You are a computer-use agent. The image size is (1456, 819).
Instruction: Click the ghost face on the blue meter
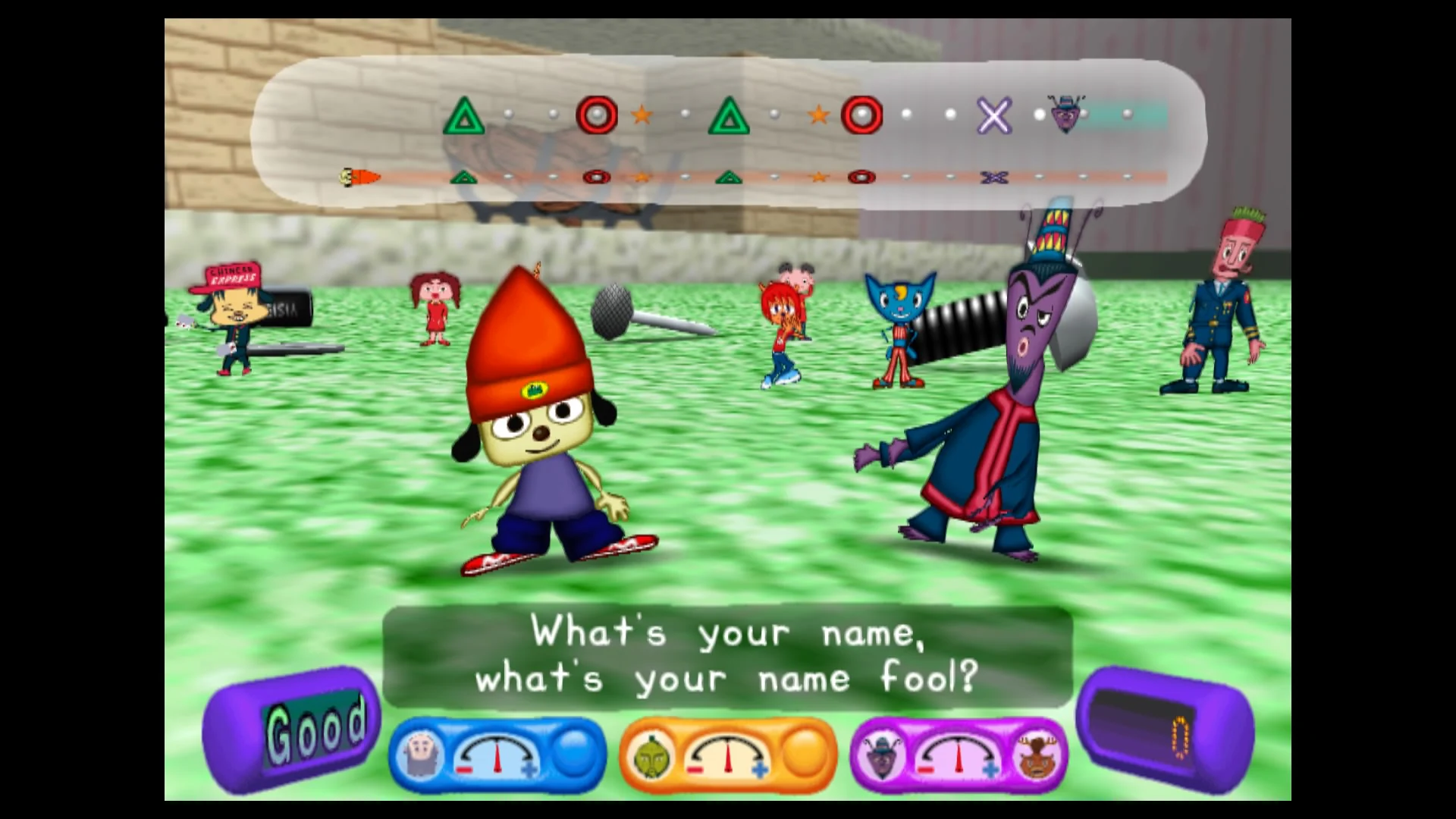(x=420, y=753)
